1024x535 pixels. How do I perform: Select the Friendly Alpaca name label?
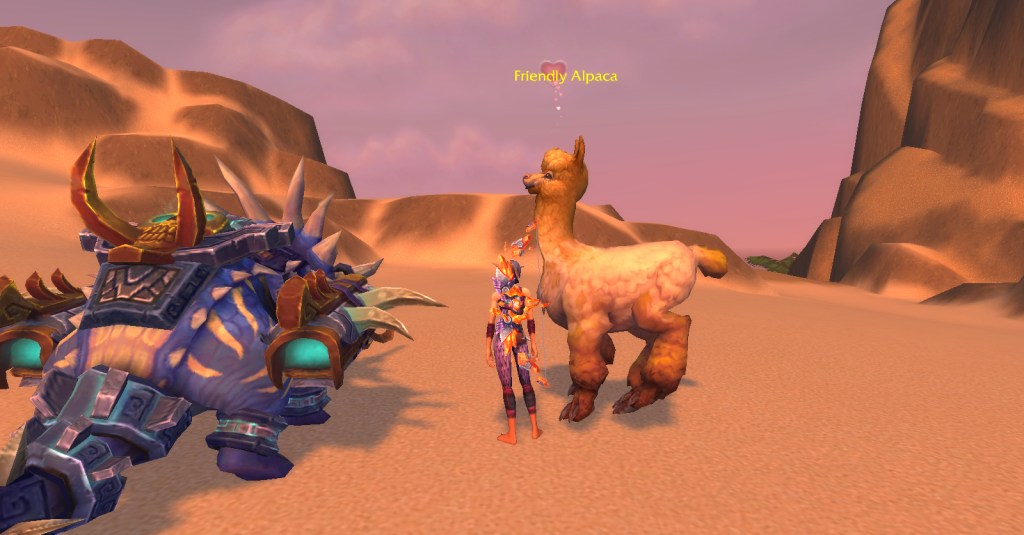click(565, 76)
